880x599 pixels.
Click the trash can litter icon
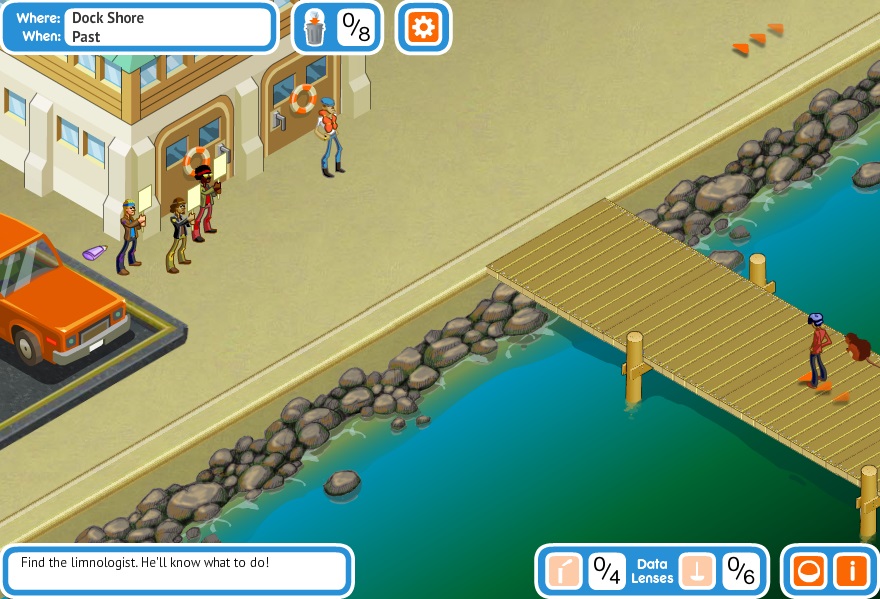click(315, 28)
